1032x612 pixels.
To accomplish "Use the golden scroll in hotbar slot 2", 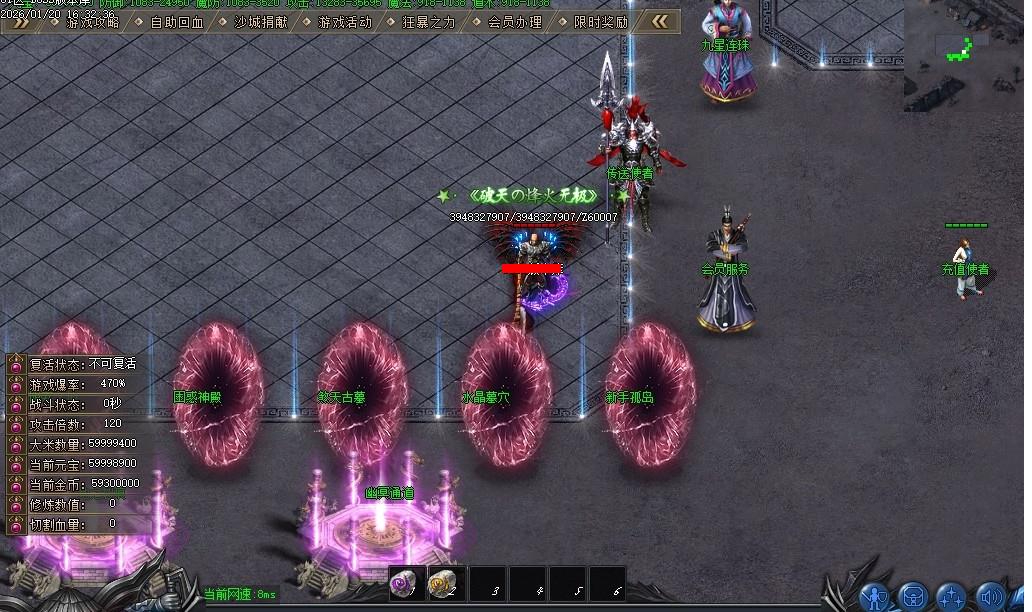I will tap(447, 584).
